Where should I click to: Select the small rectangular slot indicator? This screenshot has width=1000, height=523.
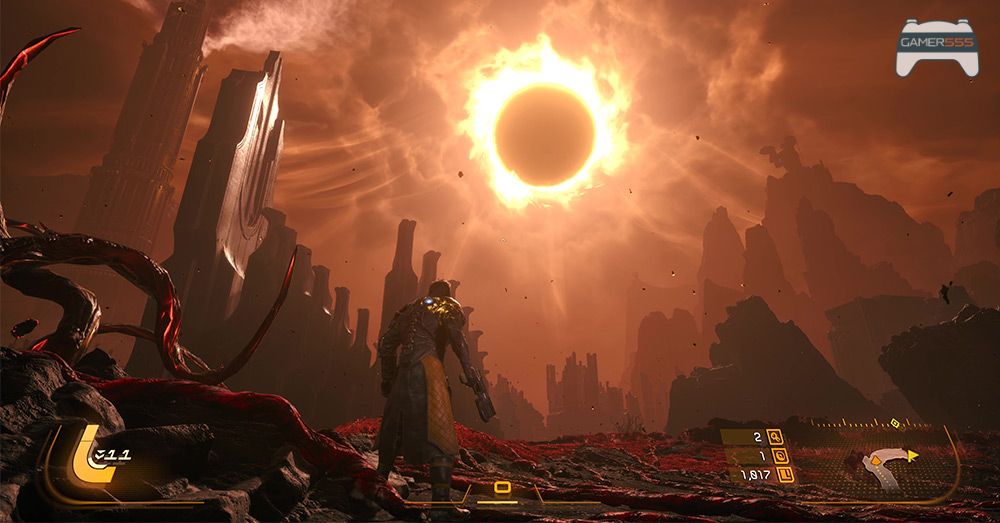pyautogui.click(x=502, y=488)
